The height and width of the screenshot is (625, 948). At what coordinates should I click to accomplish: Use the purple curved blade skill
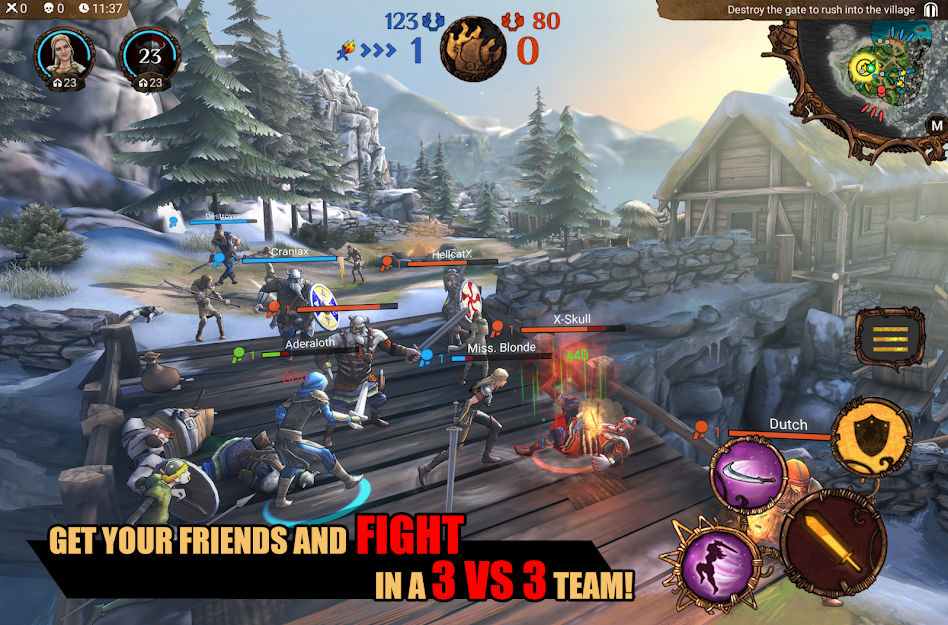point(747,475)
